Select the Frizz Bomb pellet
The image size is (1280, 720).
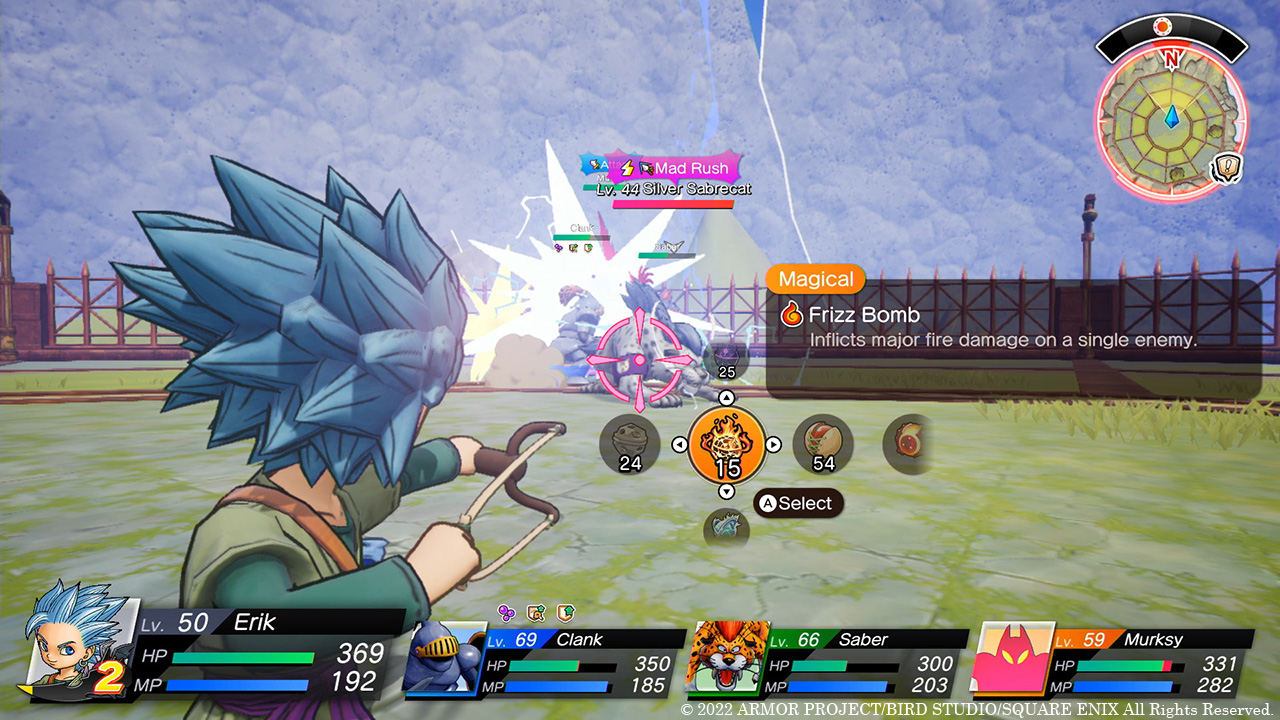pyautogui.click(x=727, y=444)
